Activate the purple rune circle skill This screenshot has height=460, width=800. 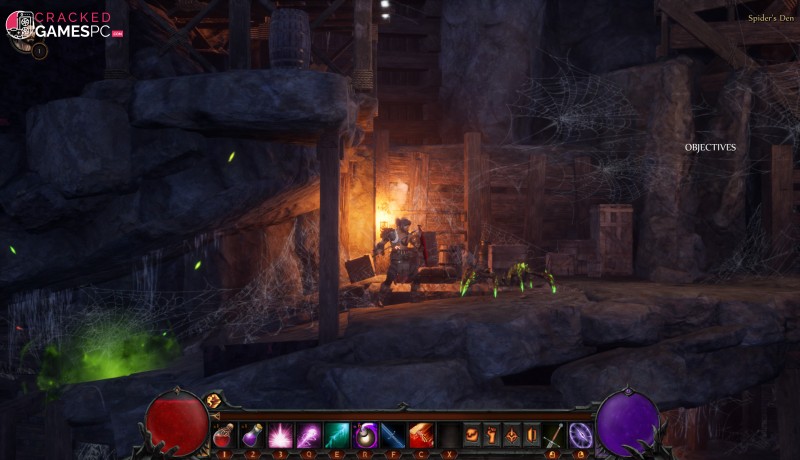(x=580, y=435)
